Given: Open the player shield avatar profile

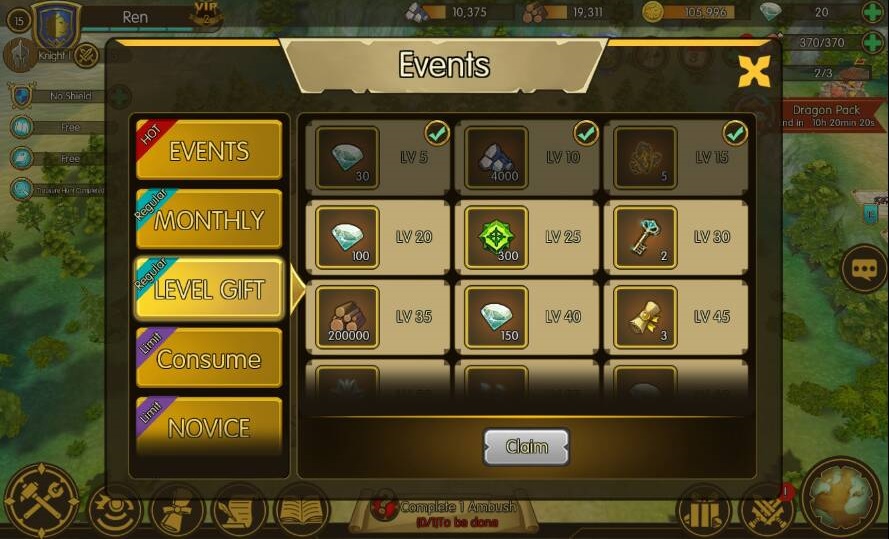Looking at the screenshot, I should 56,24.
